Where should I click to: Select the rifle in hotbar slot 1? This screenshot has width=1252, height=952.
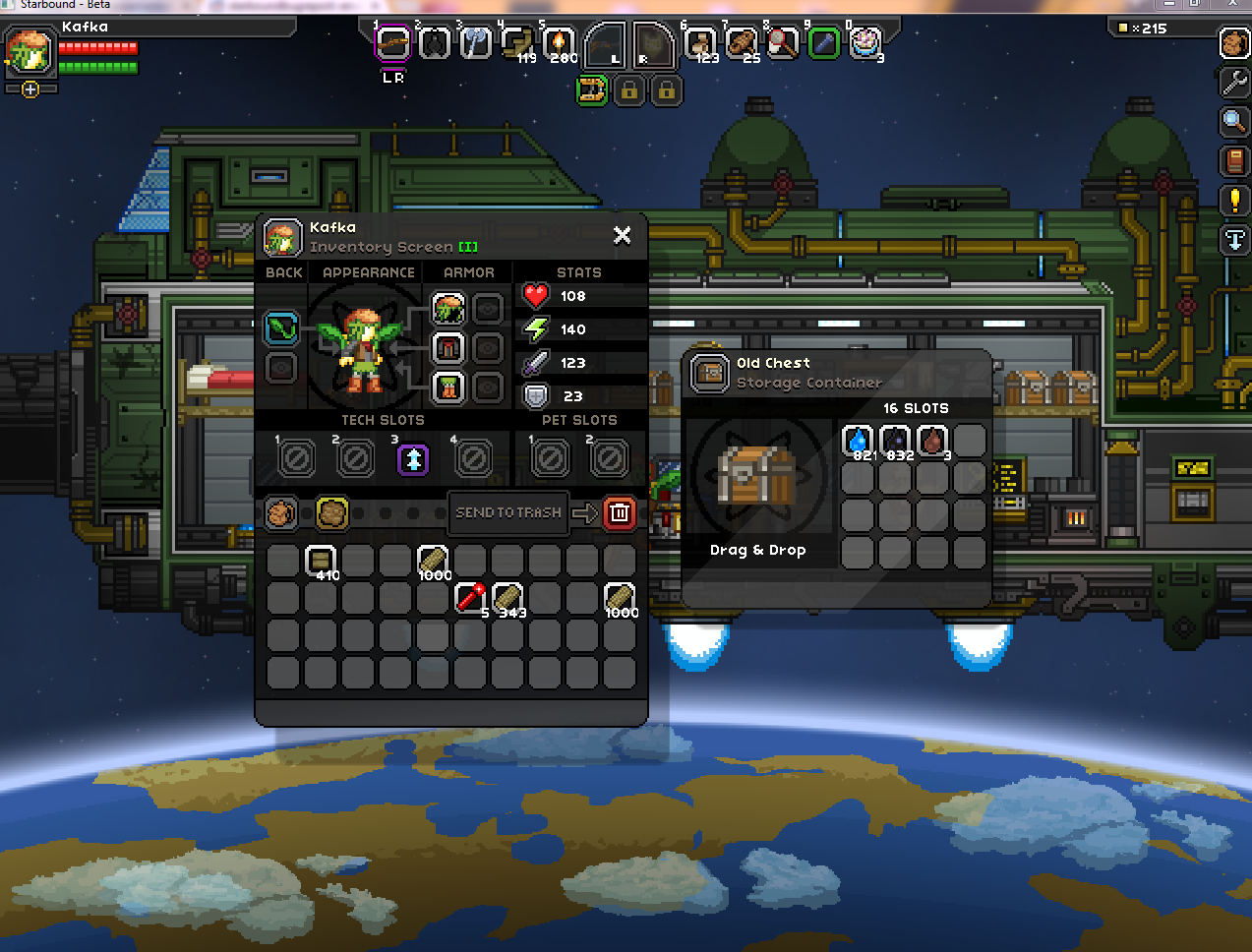(x=392, y=43)
